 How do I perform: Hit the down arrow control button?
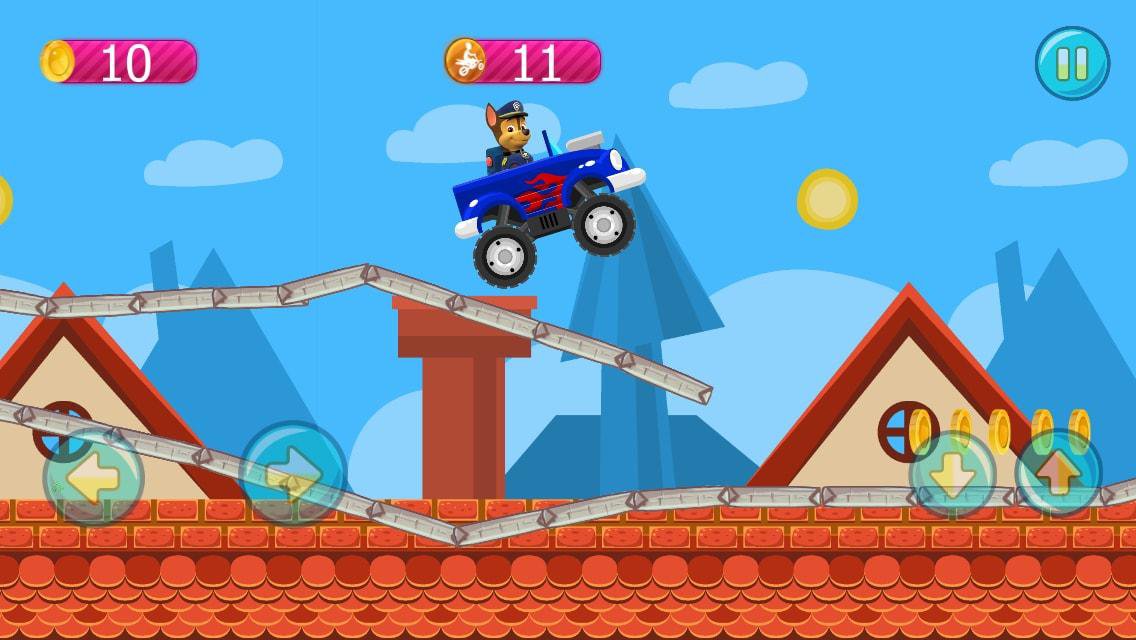click(952, 474)
